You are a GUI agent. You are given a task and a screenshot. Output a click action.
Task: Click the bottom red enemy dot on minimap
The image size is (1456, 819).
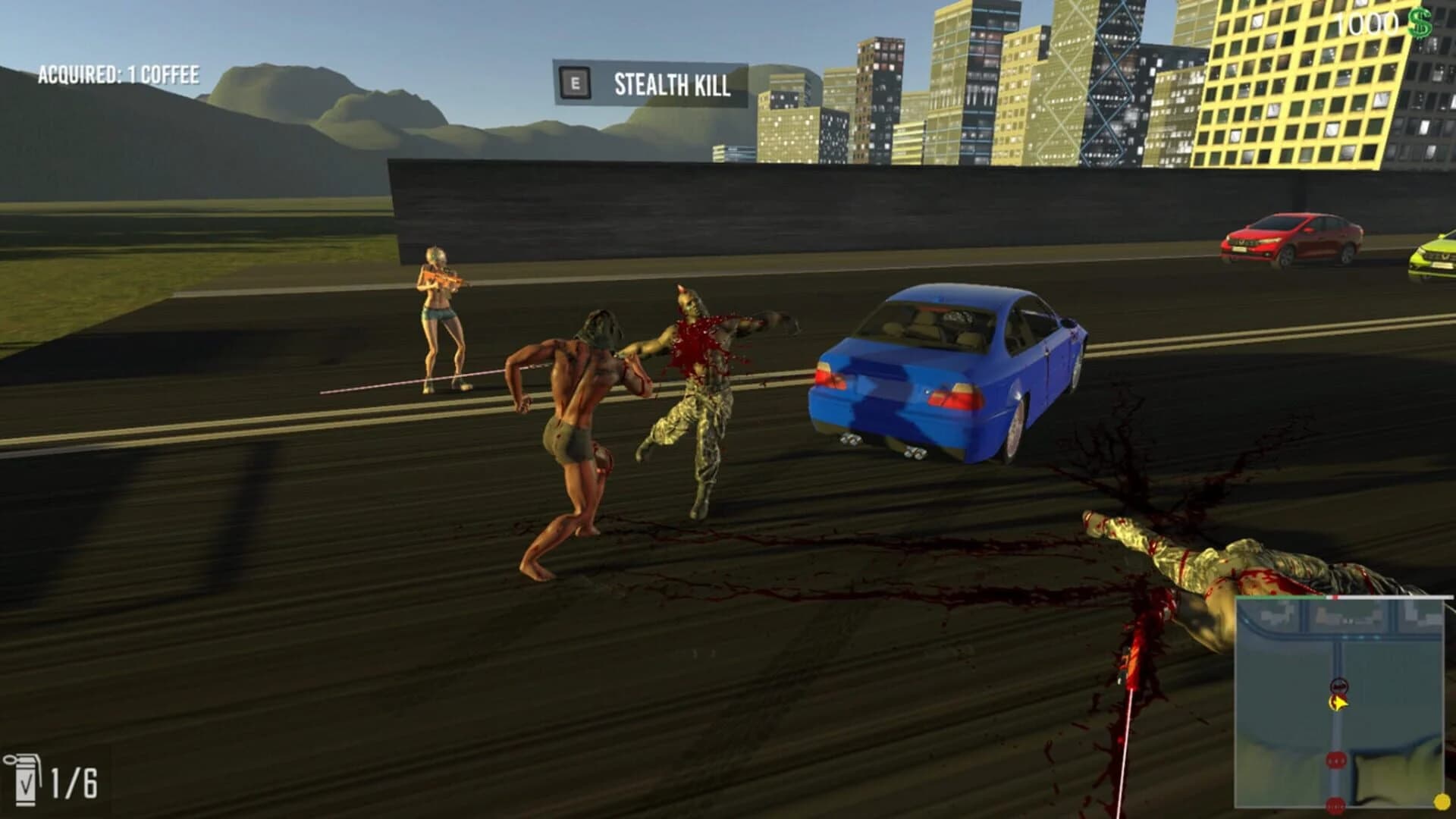1336,805
